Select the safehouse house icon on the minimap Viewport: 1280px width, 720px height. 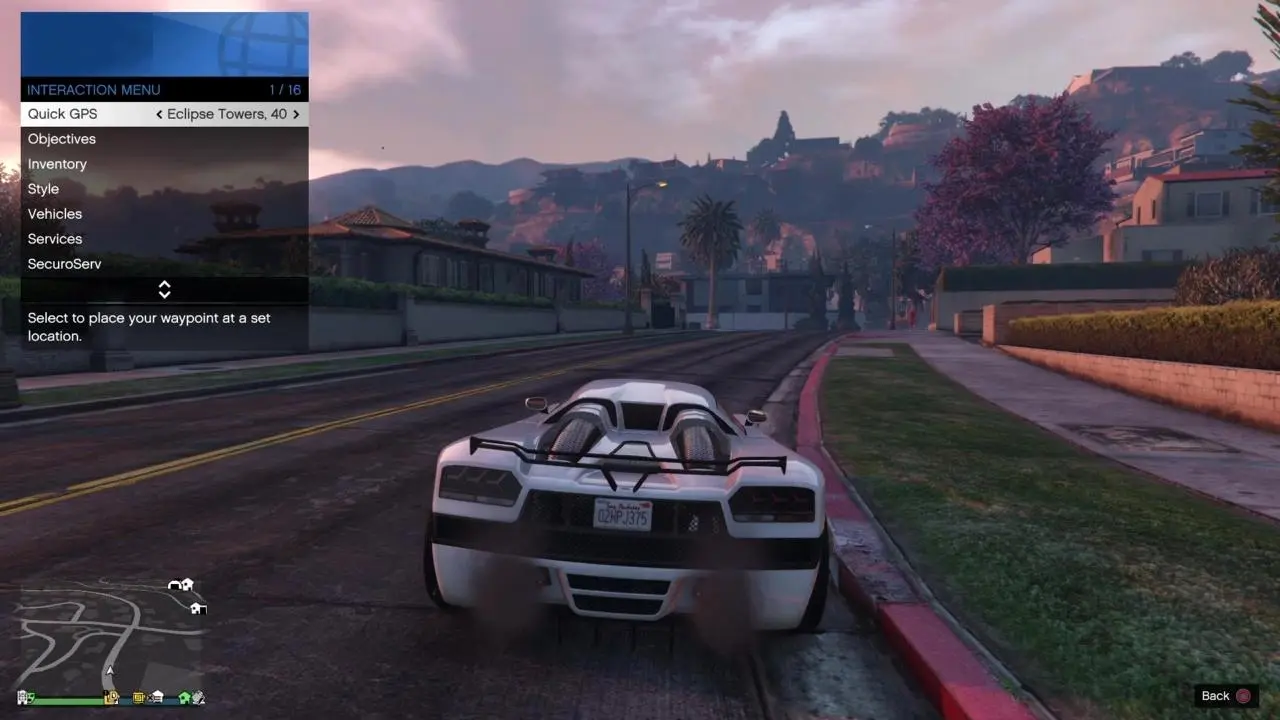point(186,584)
